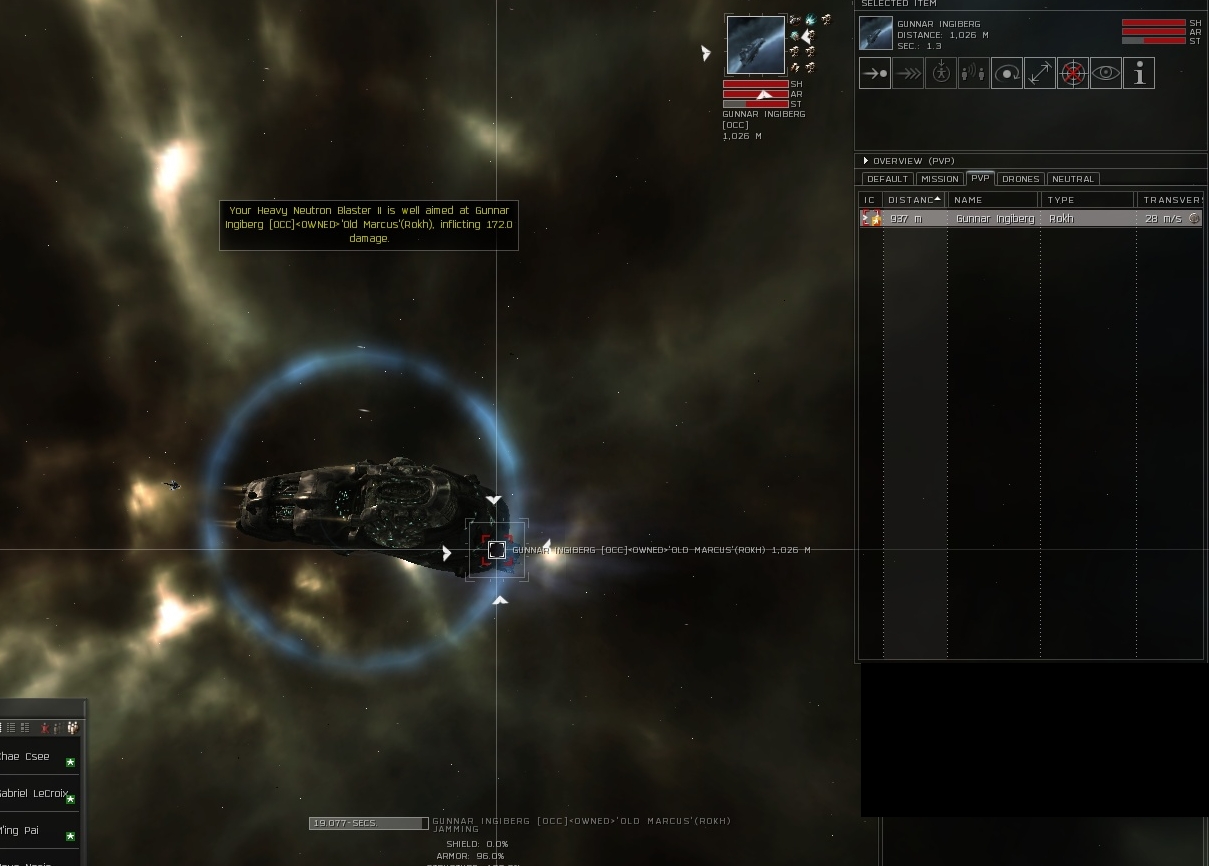
Task: Click the locked target portrait of Gunnar Ingiberg
Action: tap(755, 45)
